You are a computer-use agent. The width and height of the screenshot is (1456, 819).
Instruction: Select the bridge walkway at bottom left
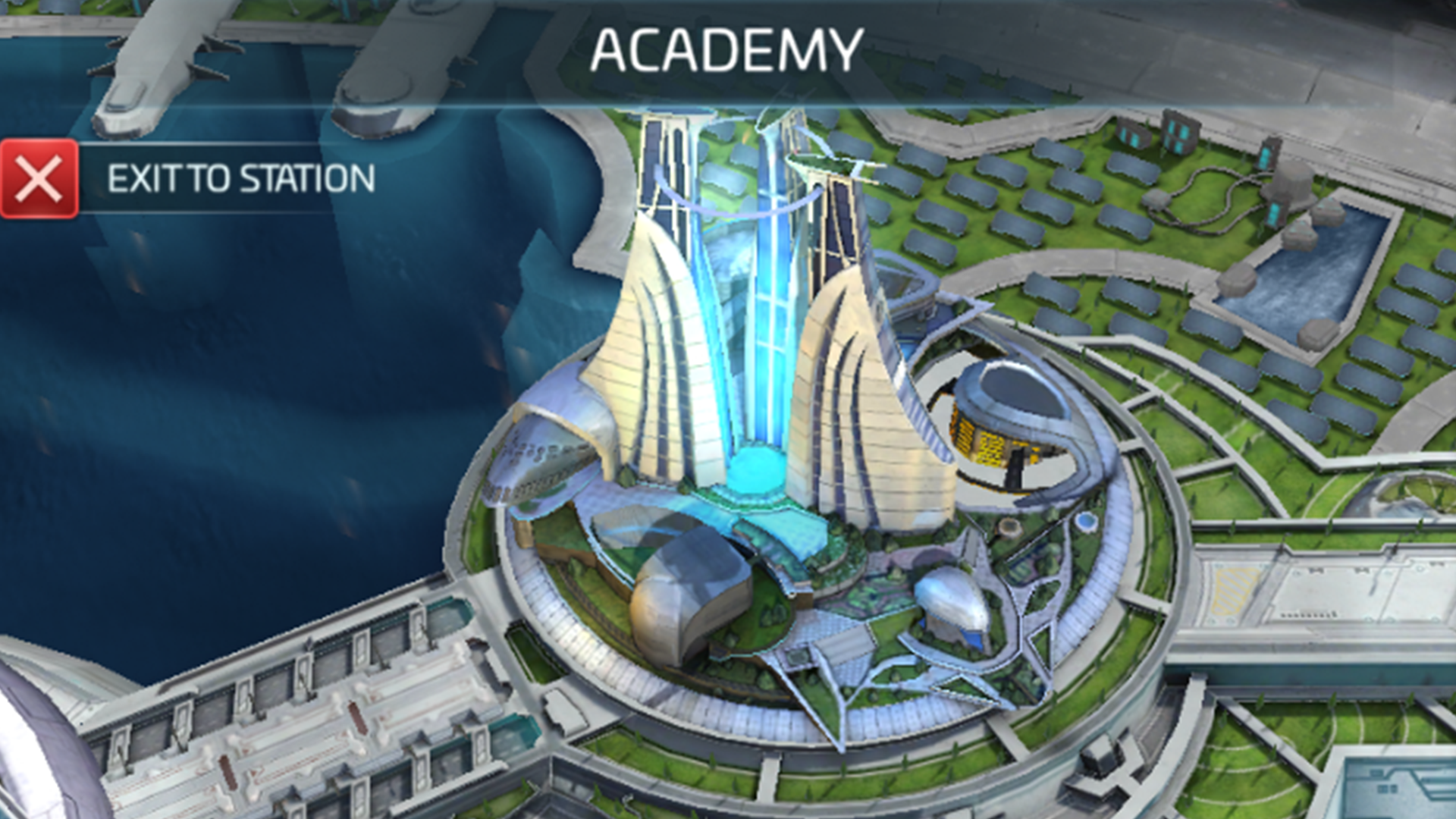click(303, 720)
